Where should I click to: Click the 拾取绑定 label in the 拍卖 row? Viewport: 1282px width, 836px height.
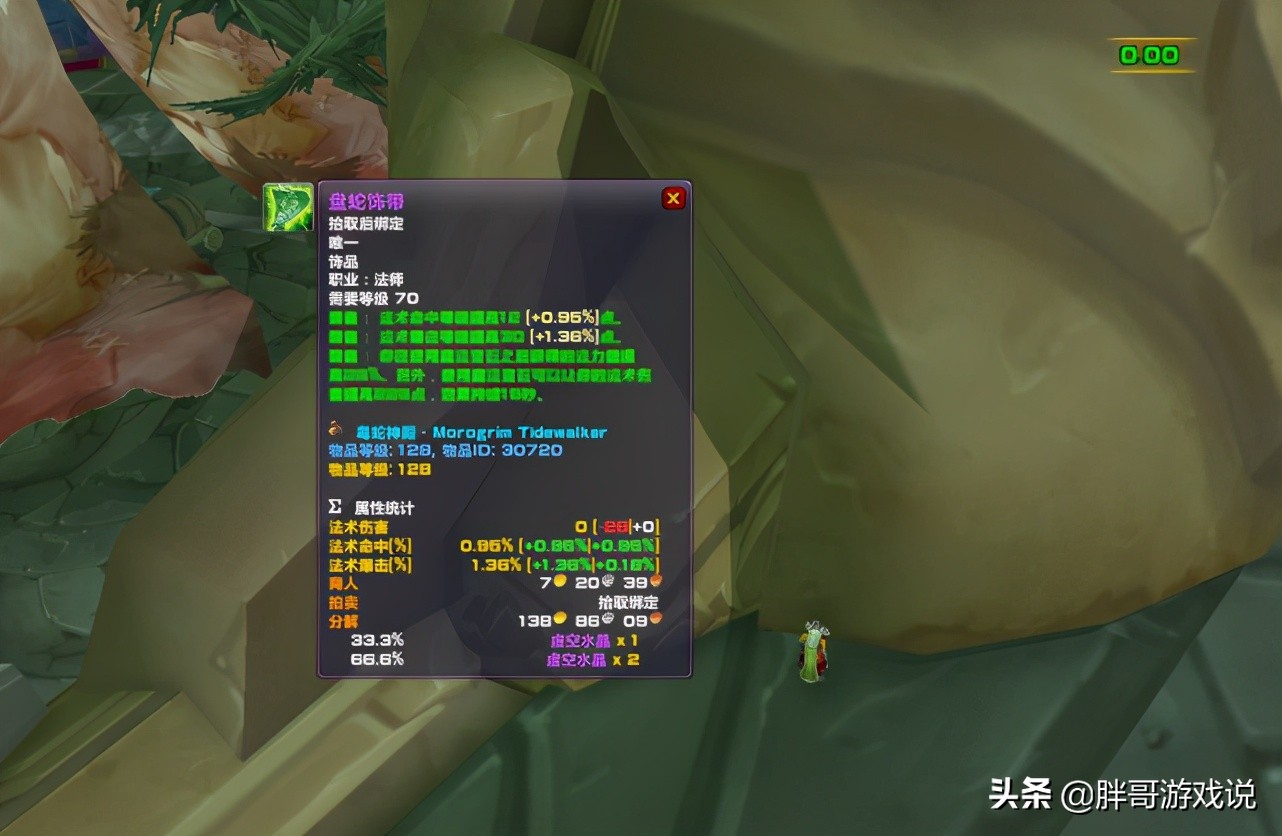[626, 602]
